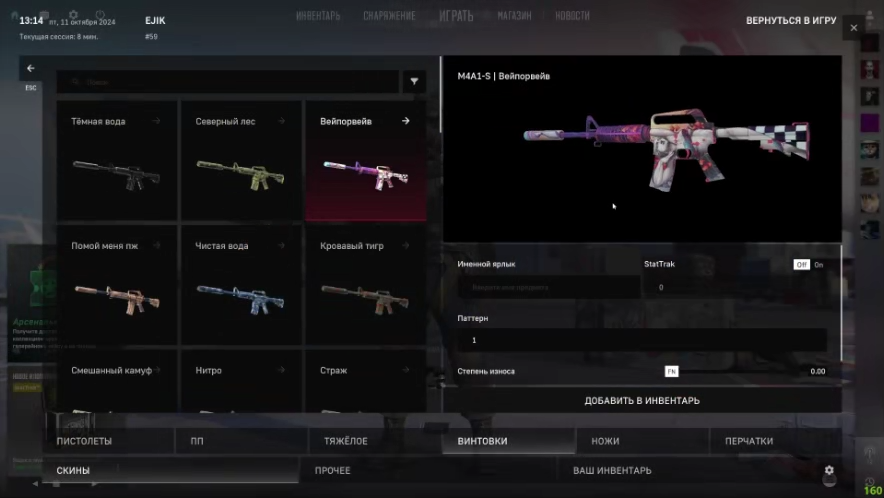Click the Именной ярлык name field
Viewport: 884px width, 498px height.
pyautogui.click(x=548, y=287)
